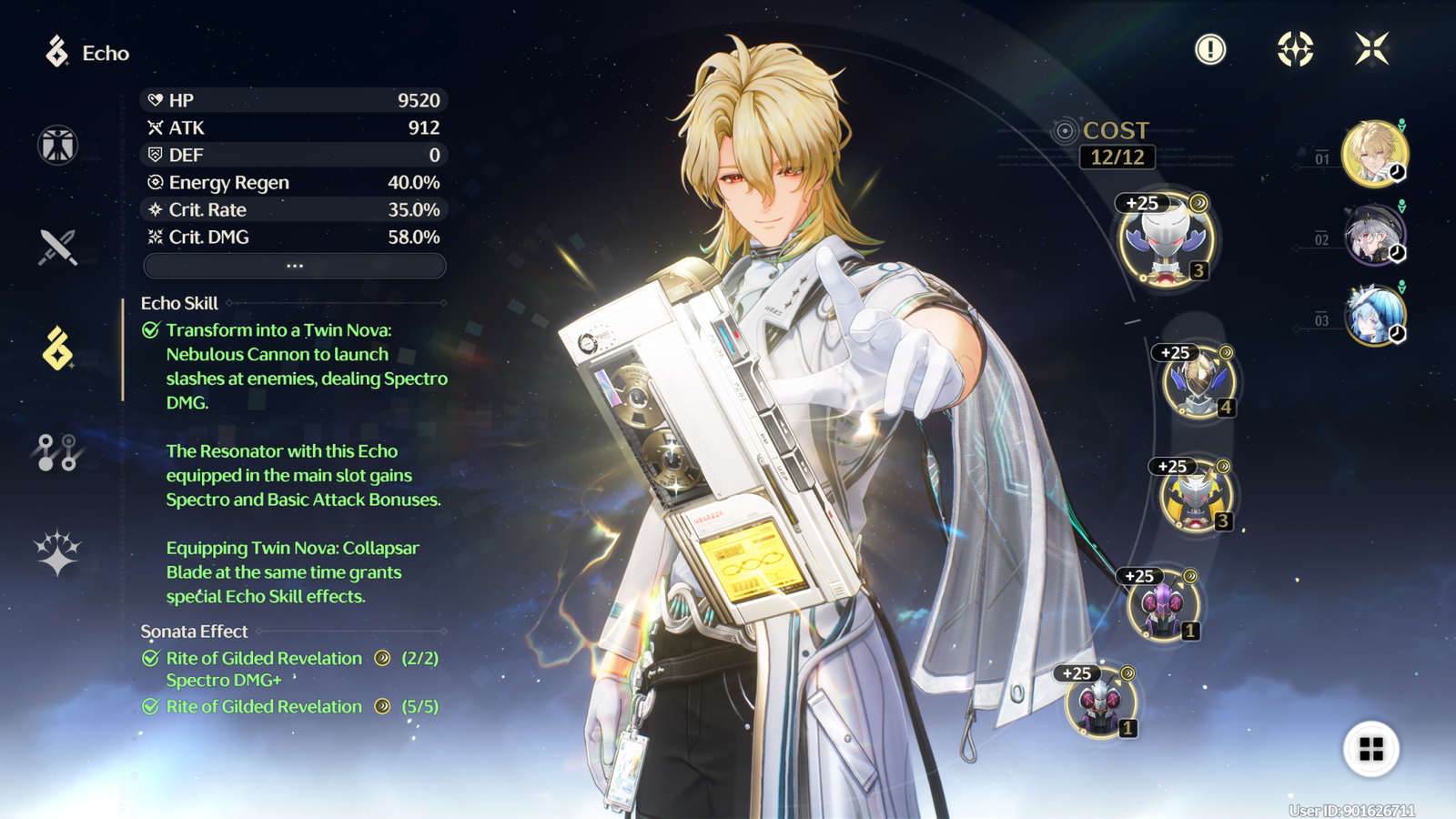Open the four-square grid button

pyautogui.click(x=1370, y=749)
